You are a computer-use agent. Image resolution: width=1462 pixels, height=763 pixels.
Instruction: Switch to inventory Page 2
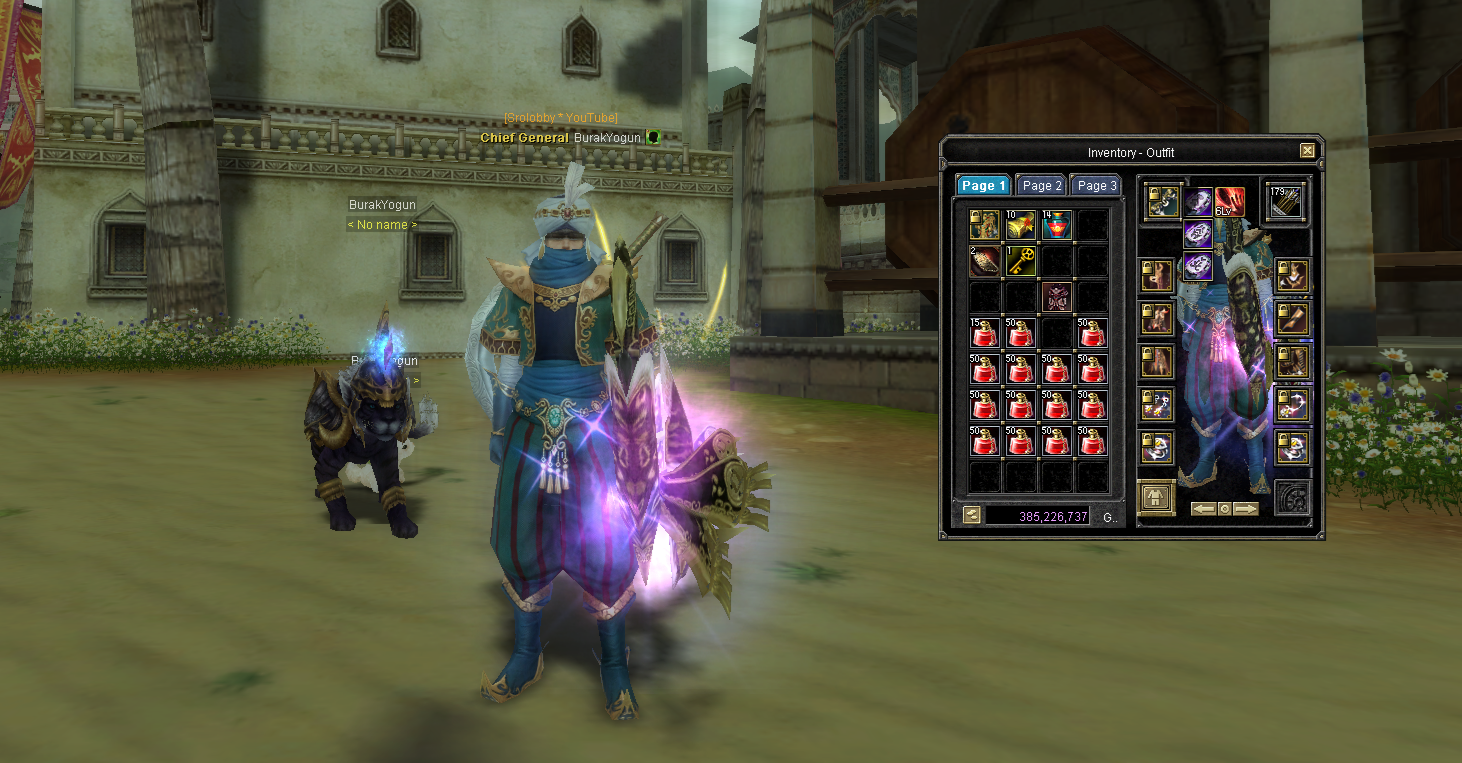tap(1041, 186)
